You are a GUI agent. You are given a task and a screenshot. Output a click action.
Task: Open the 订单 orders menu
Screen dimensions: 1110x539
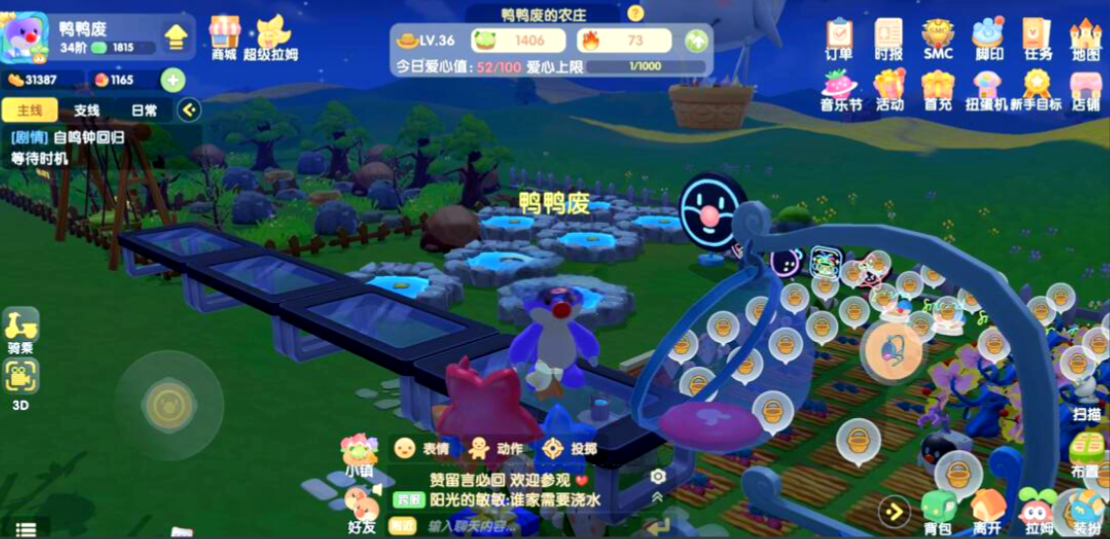[x=839, y=39]
